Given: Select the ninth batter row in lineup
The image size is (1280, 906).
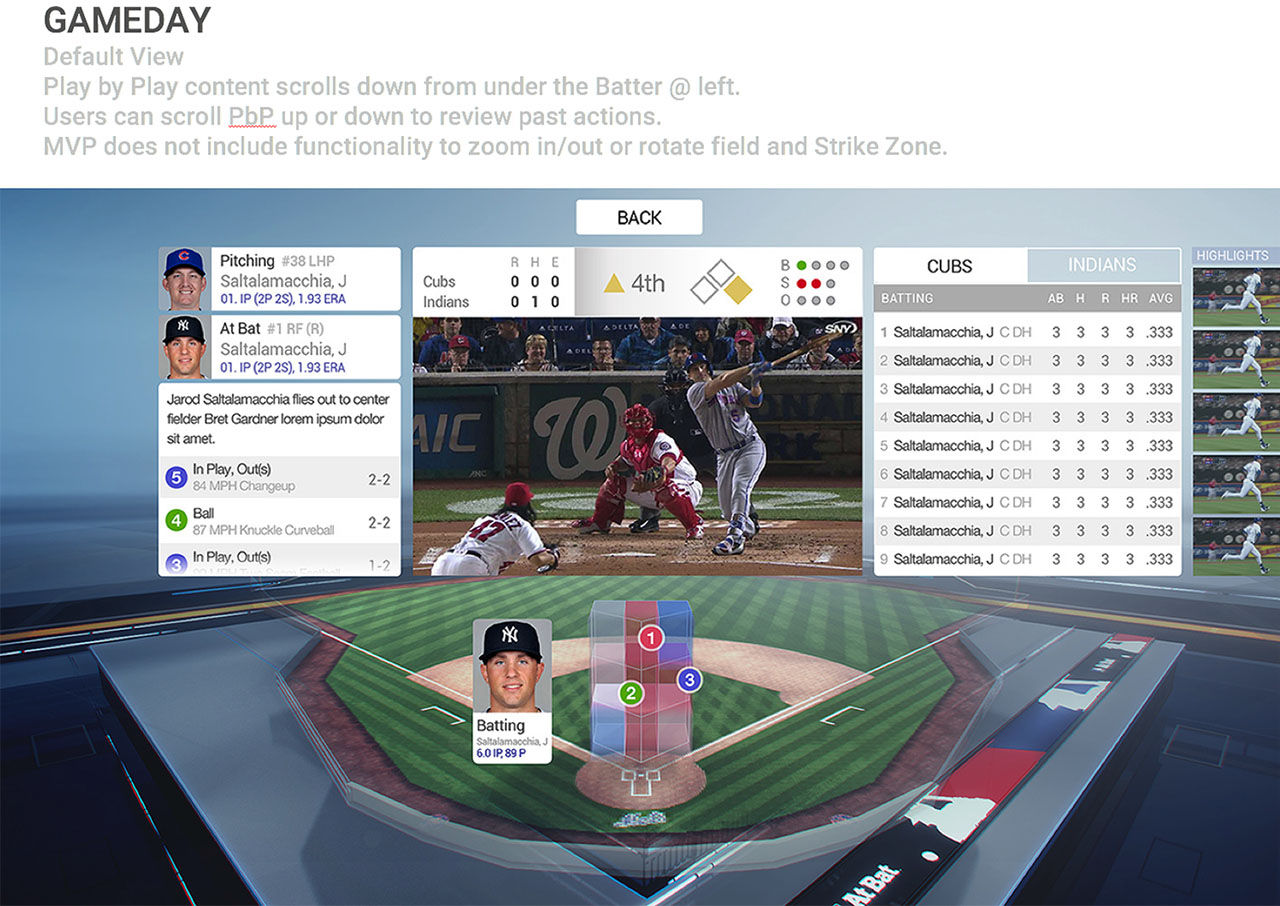Looking at the screenshot, I should click(1026, 559).
